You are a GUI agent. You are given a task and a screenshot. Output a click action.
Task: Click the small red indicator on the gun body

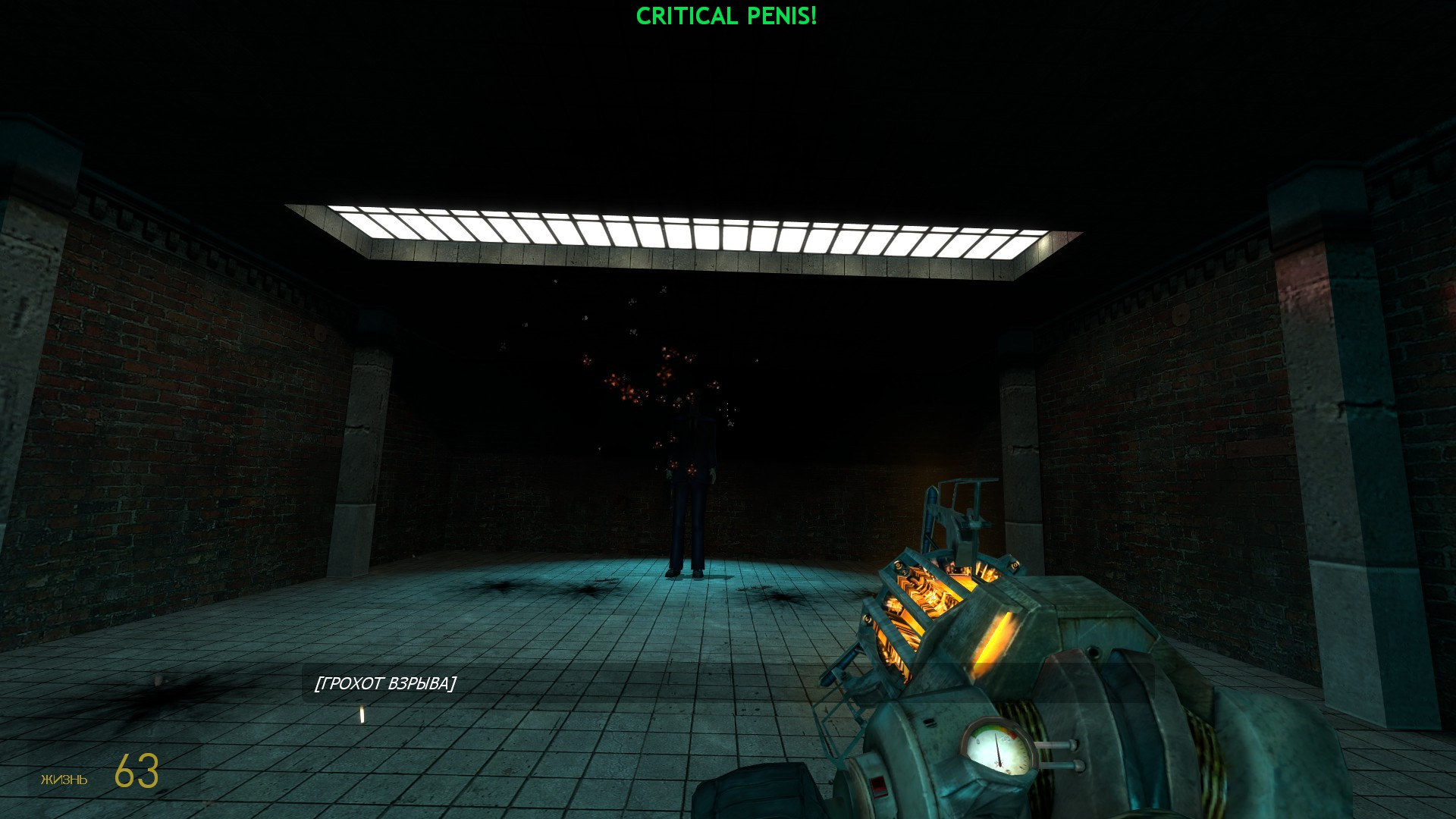[878, 786]
